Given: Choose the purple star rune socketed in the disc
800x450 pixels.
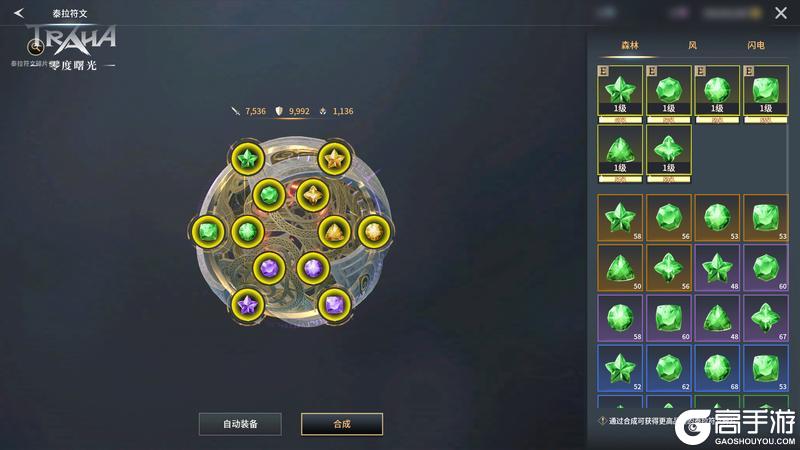Looking at the screenshot, I should coord(246,302).
